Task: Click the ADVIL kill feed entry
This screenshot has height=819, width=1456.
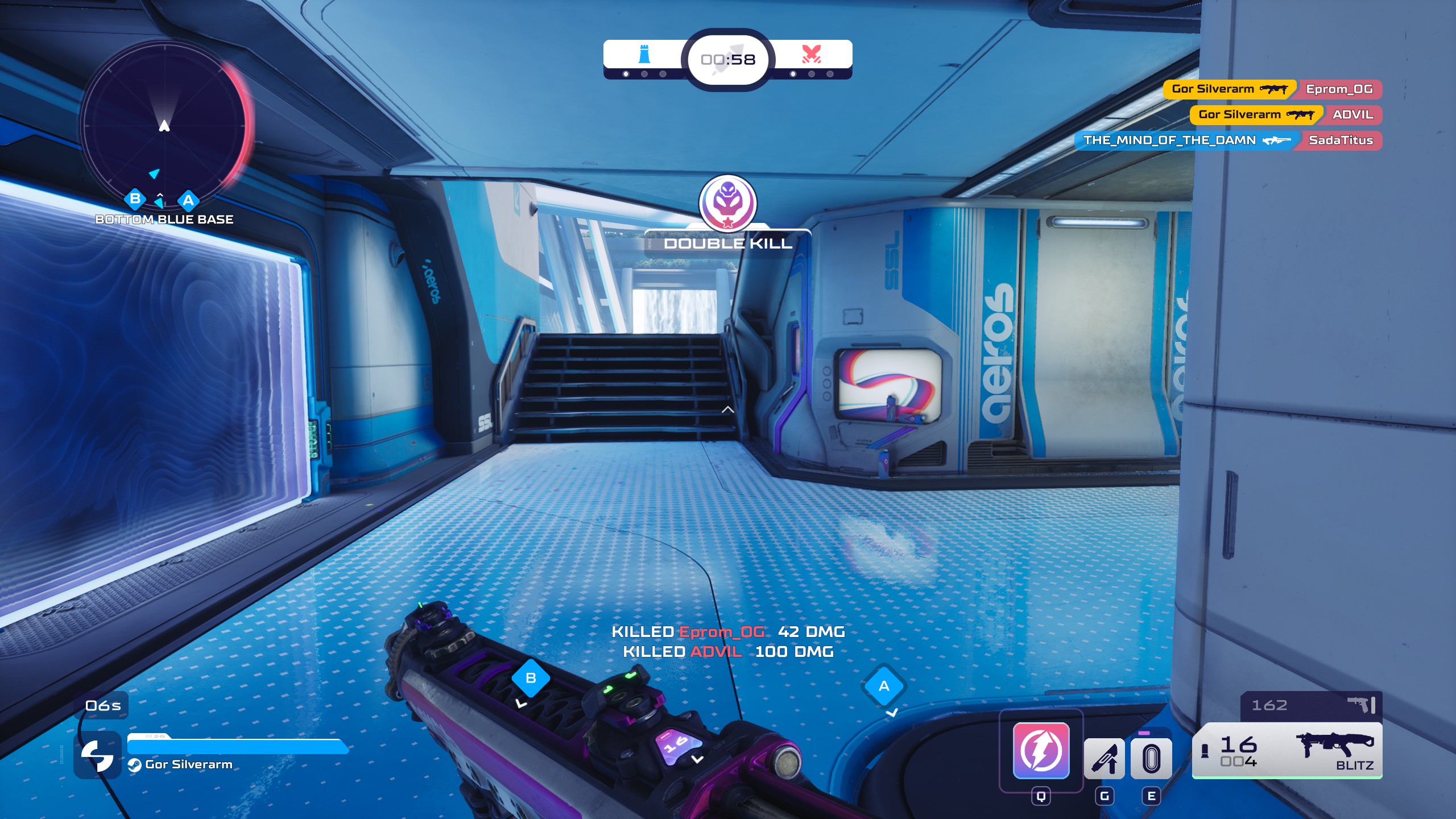Action: [1285, 115]
